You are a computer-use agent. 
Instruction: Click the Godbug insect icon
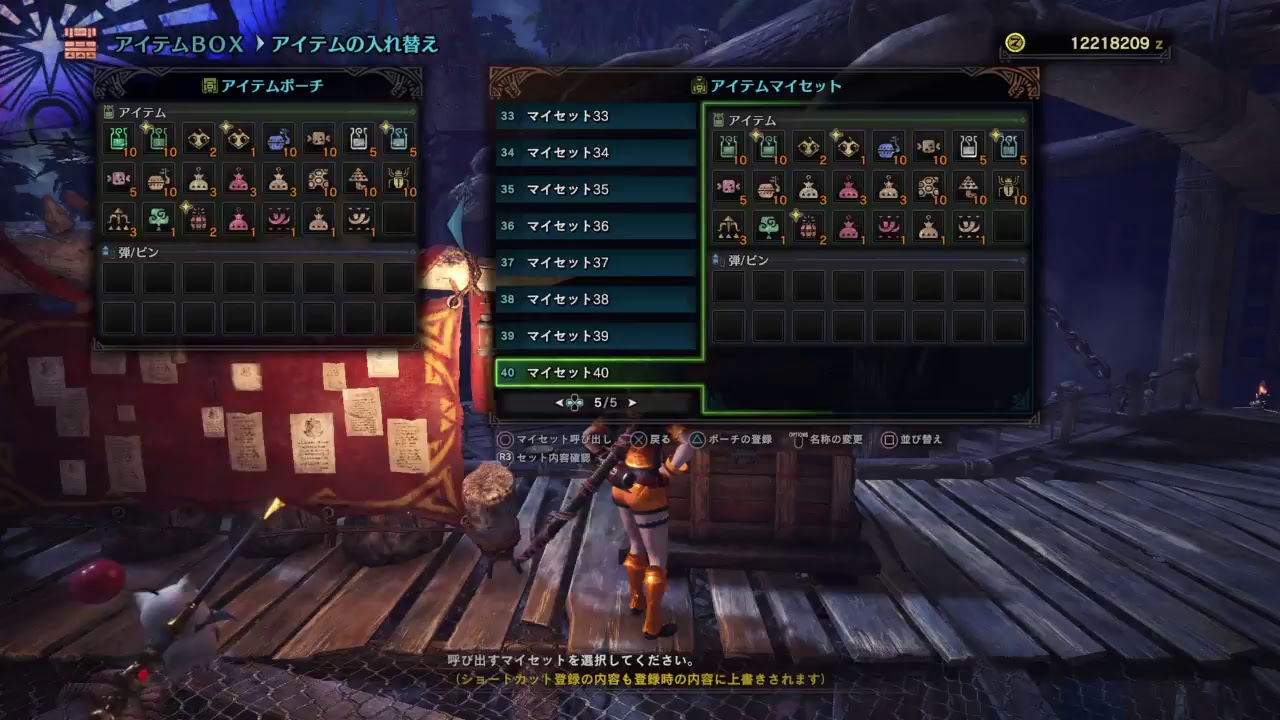click(397, 187)
